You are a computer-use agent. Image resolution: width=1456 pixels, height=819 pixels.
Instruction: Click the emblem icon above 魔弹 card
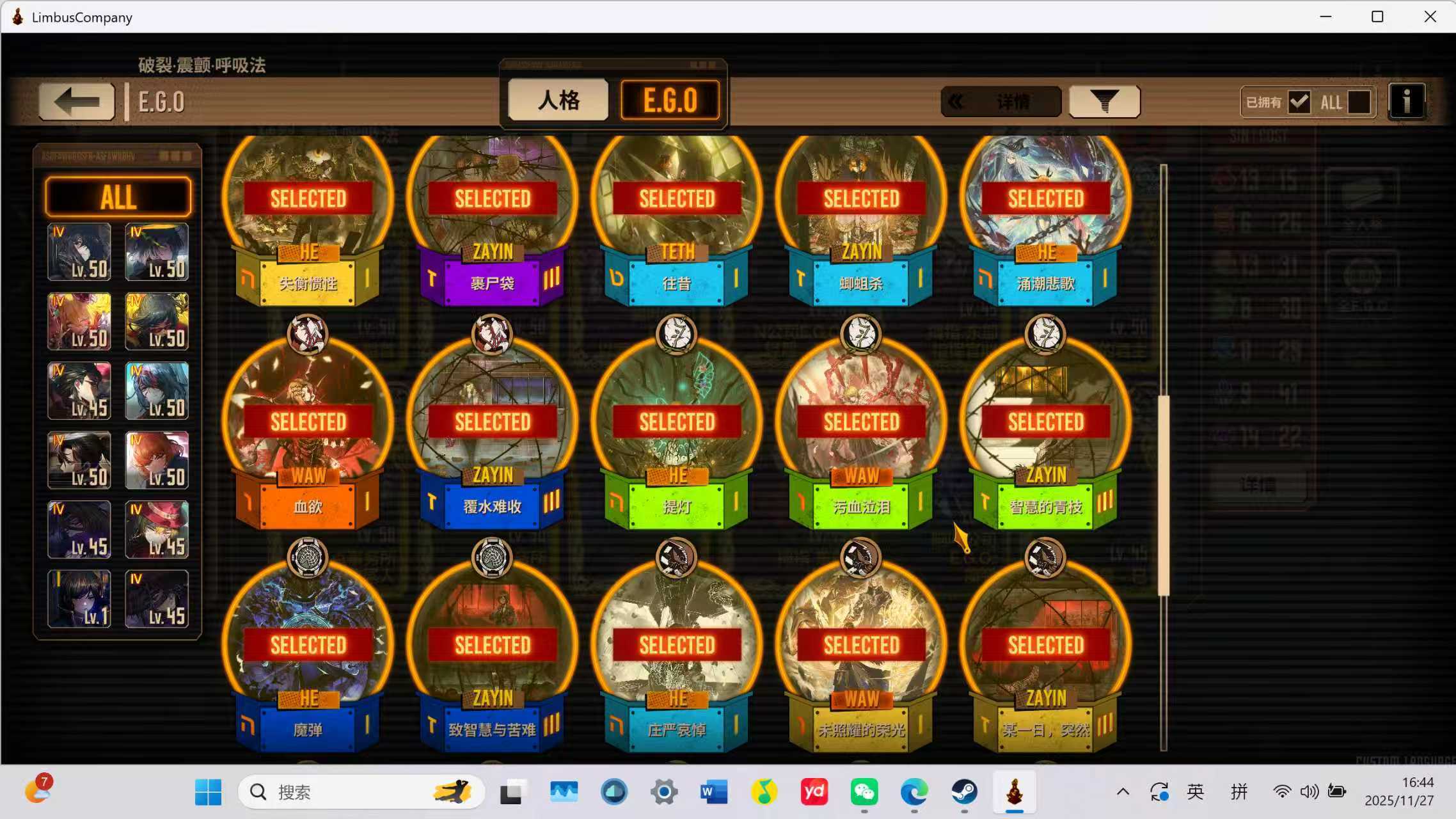click(x=307, y=557)
